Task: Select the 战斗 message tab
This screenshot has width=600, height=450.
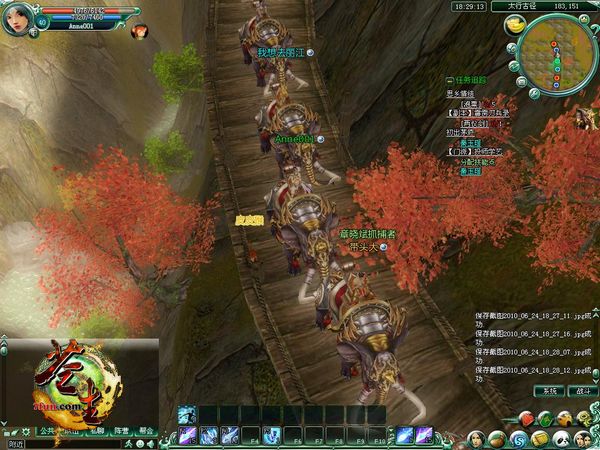Action: click(x=579, y=390)
